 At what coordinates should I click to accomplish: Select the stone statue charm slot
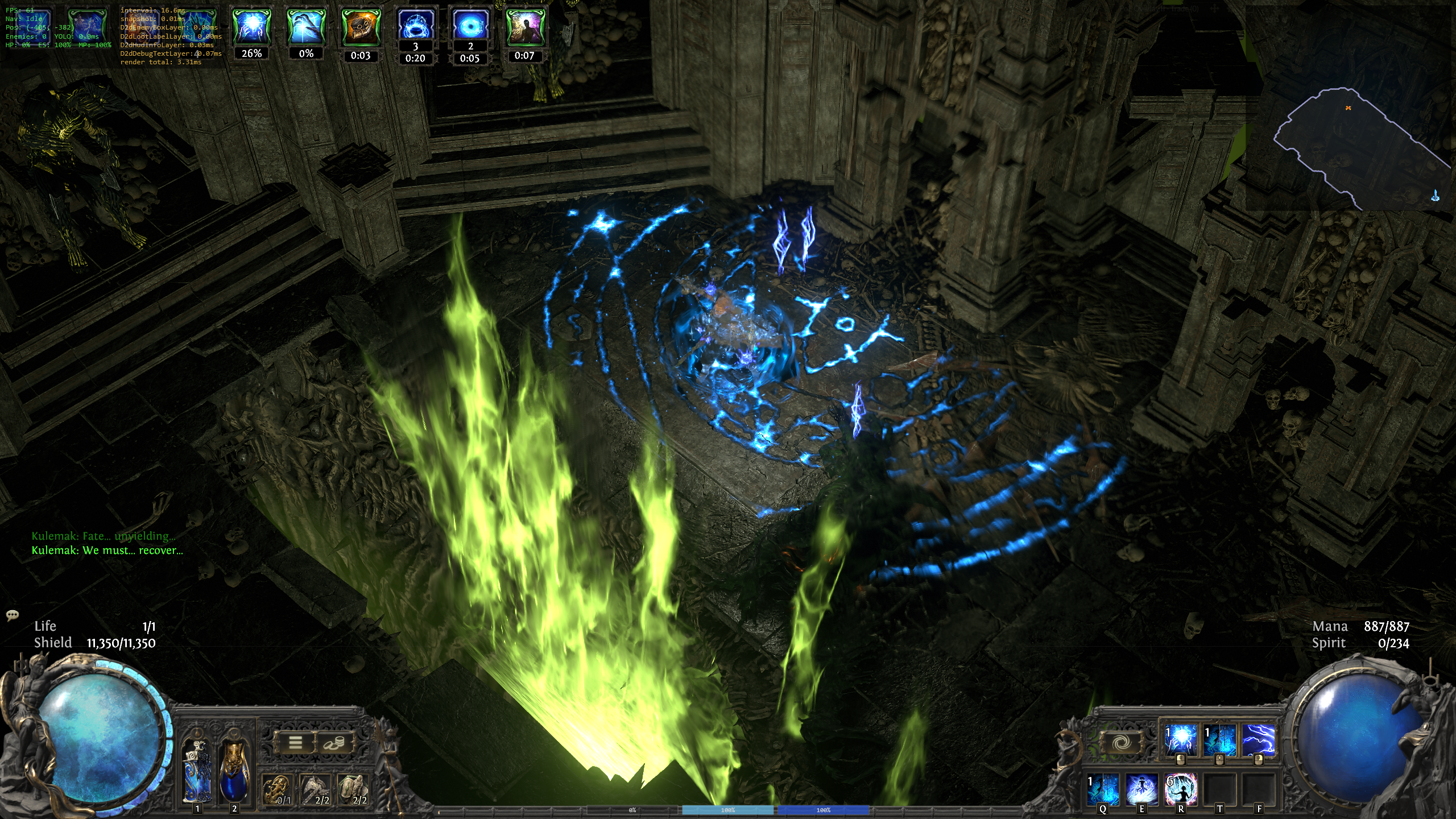tap(355, 790)
